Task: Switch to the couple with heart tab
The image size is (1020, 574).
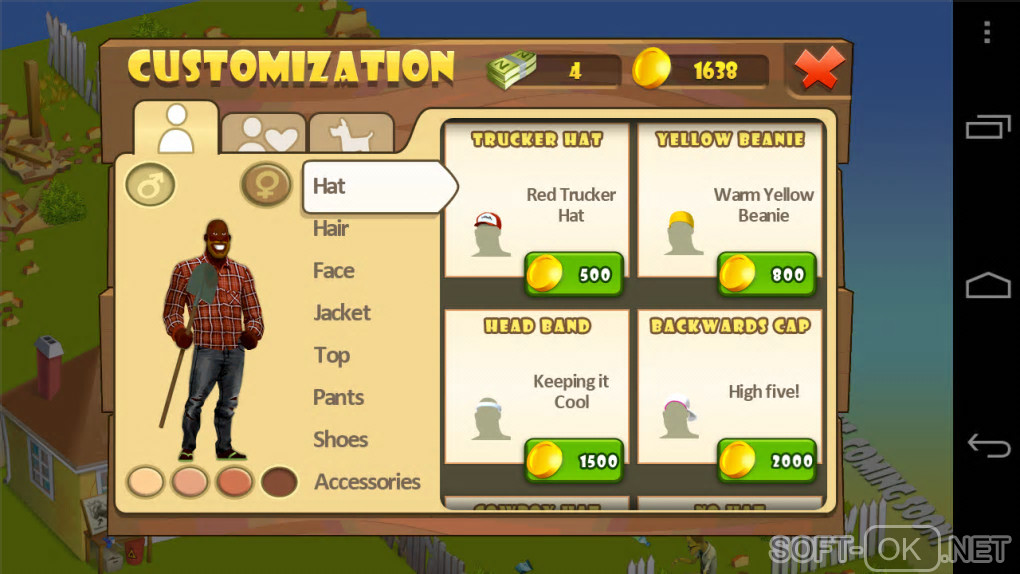Action: 262,133
